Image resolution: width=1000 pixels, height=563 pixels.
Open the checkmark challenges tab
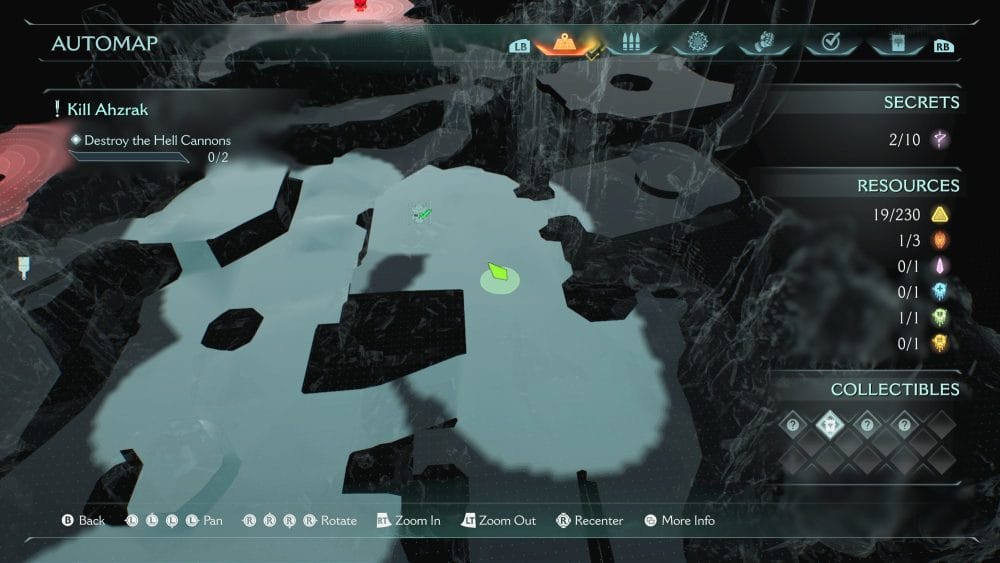click(x=828, y=44)
